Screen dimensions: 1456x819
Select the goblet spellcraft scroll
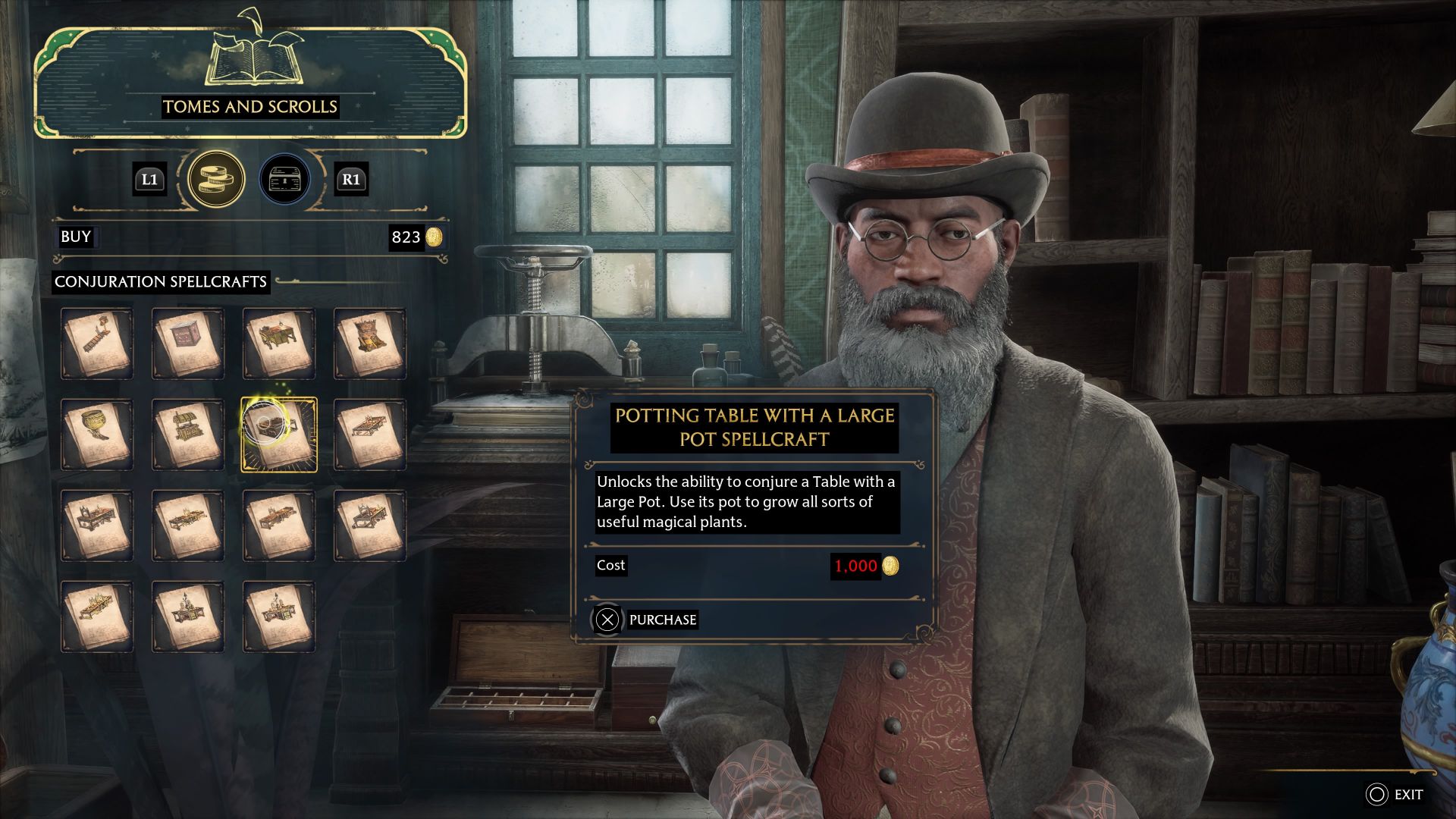tap(99, 434)
